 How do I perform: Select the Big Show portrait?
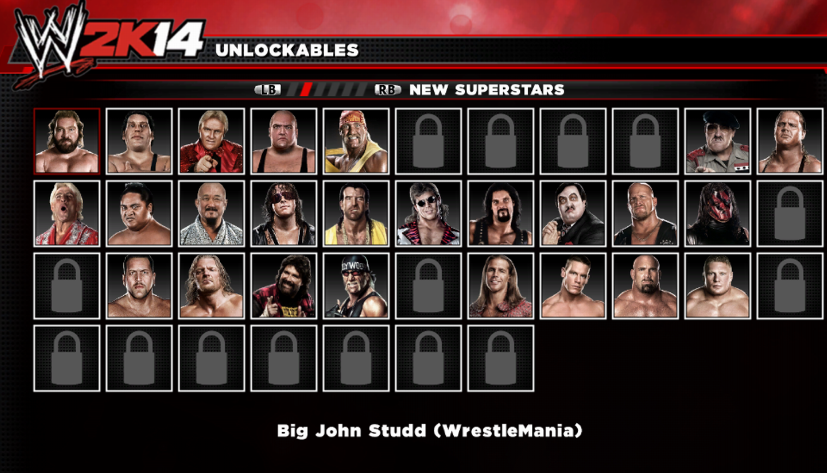click(x=139, y=286)
